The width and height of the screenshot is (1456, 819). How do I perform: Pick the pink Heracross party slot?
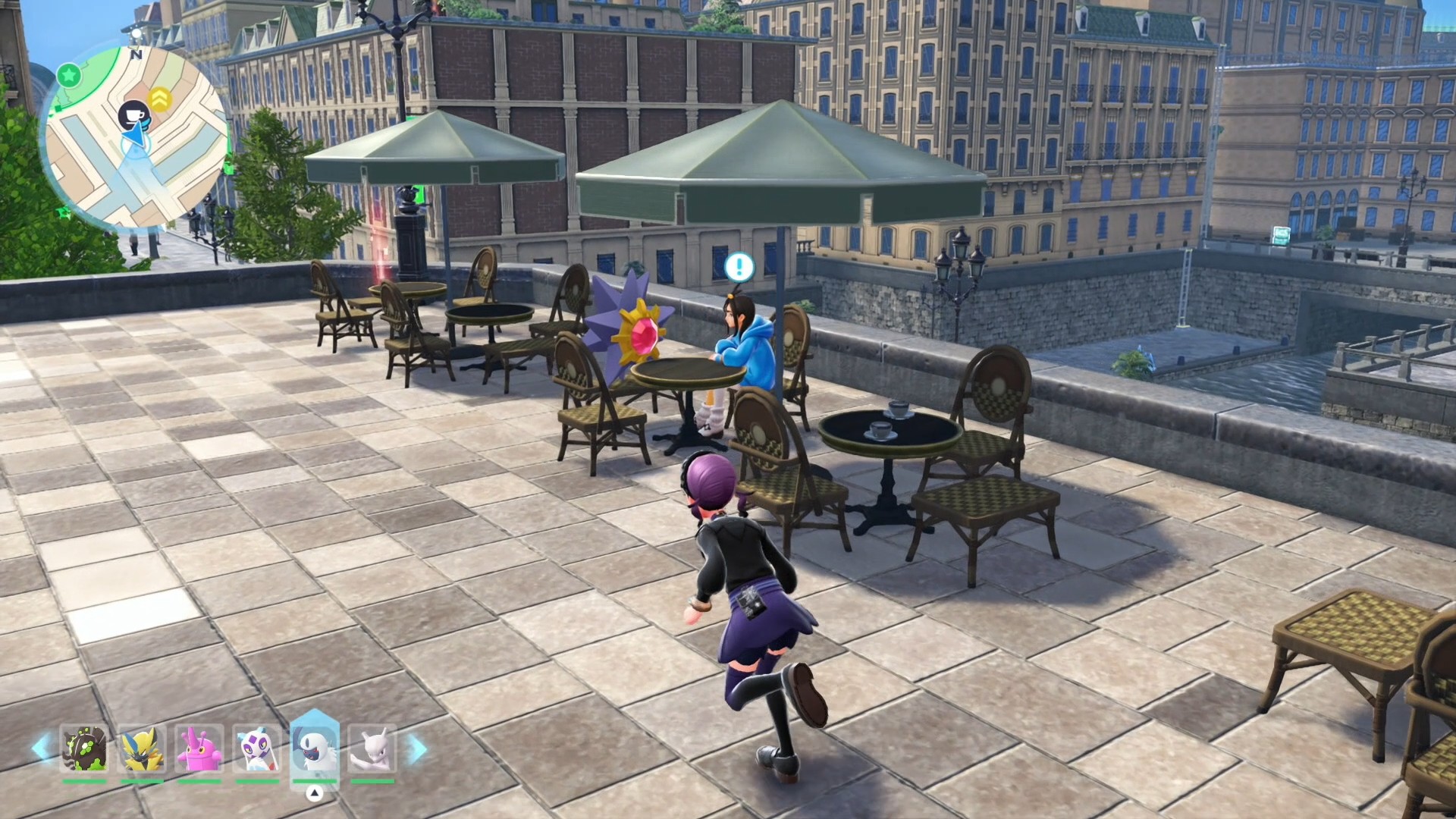point(199,749)
